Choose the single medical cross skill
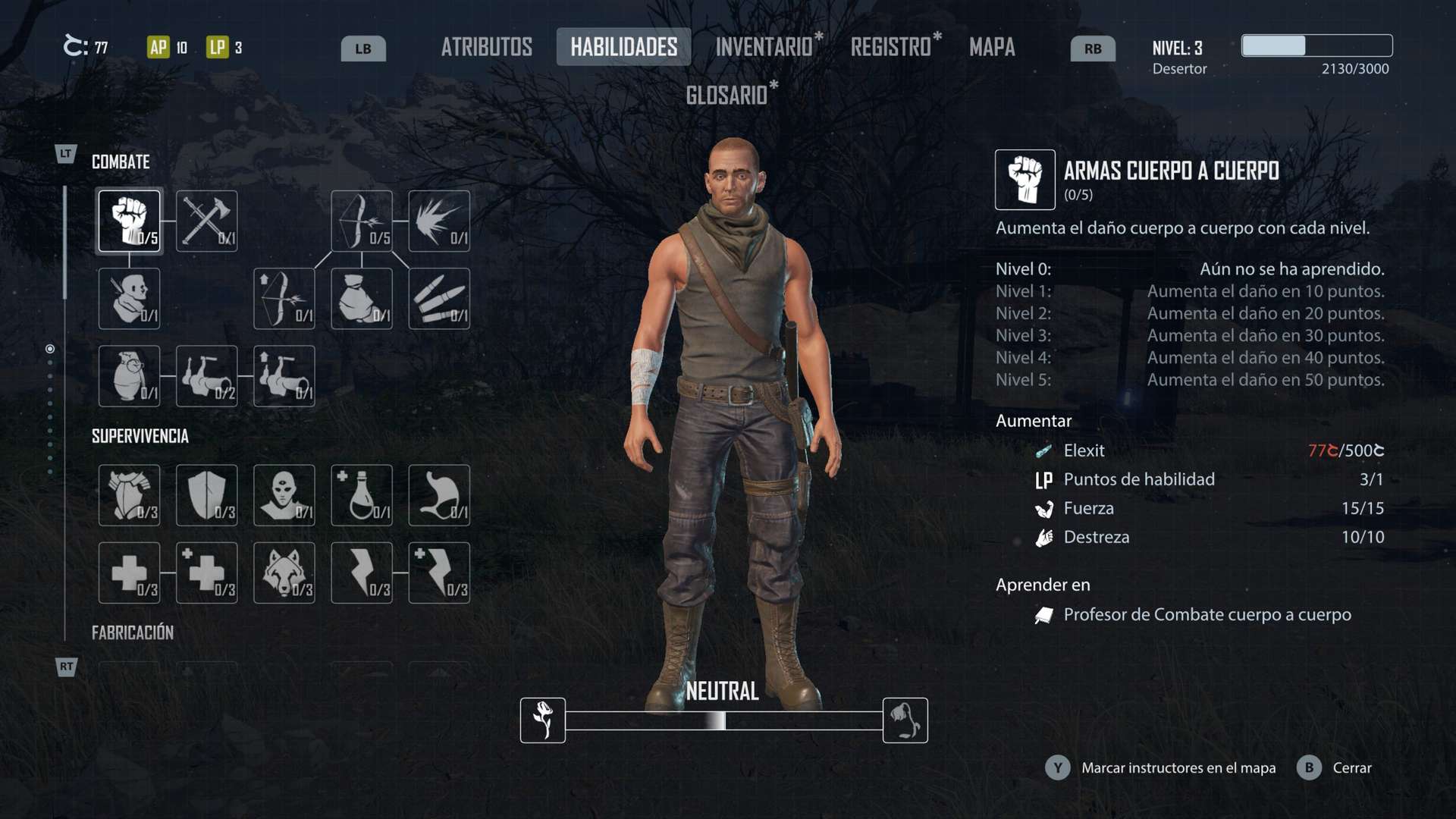This screenshot has width=1456, height=819. pyautogui.click(x=130, y=573)
